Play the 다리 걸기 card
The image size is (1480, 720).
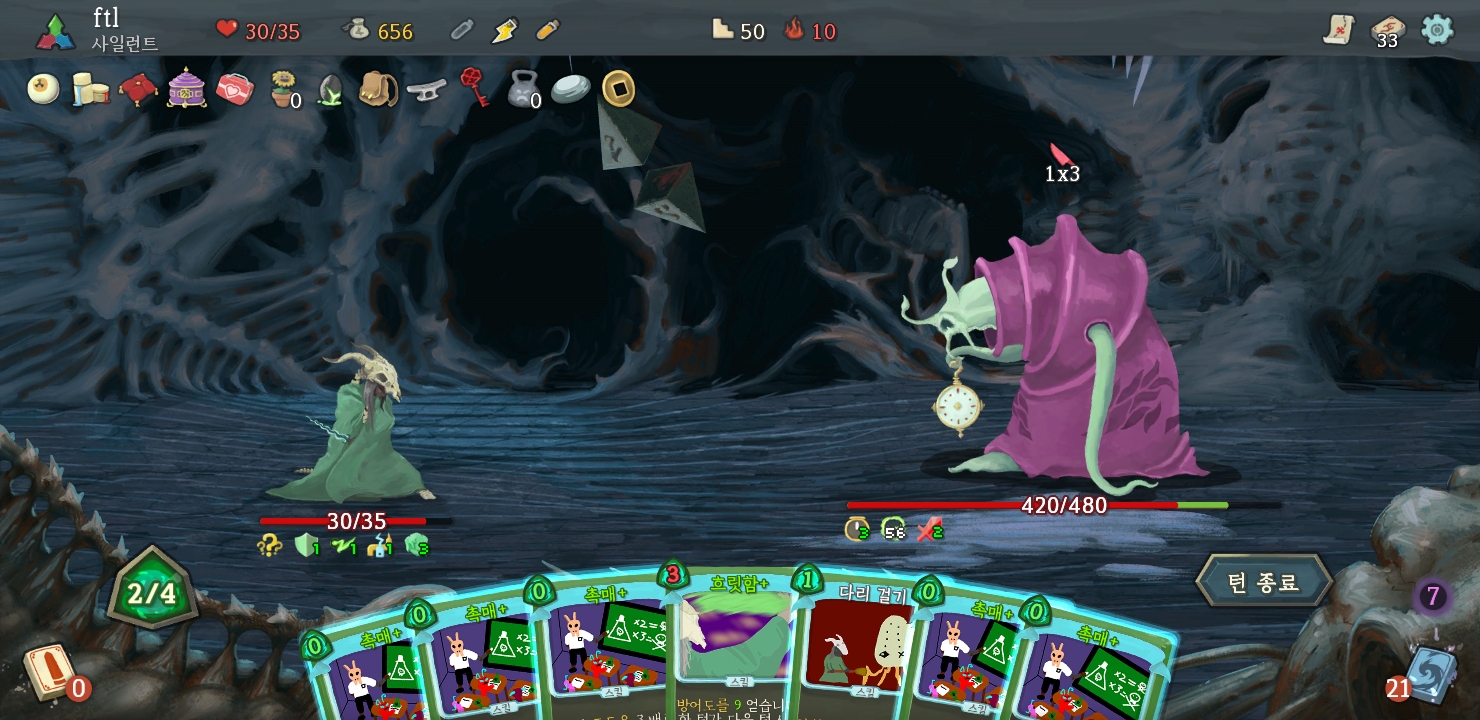[858, 640]
